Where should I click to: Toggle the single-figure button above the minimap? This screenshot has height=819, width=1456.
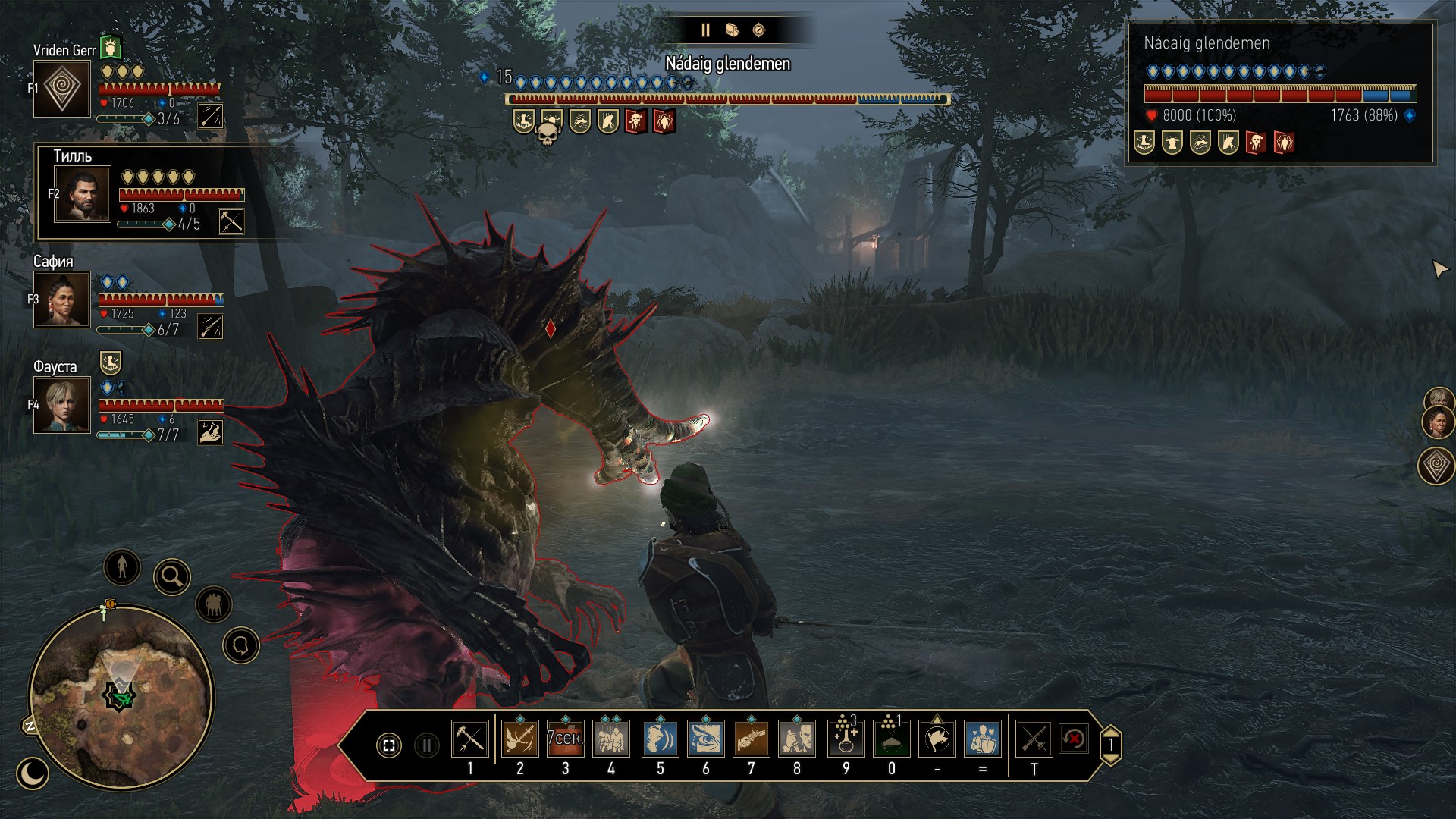122,566
